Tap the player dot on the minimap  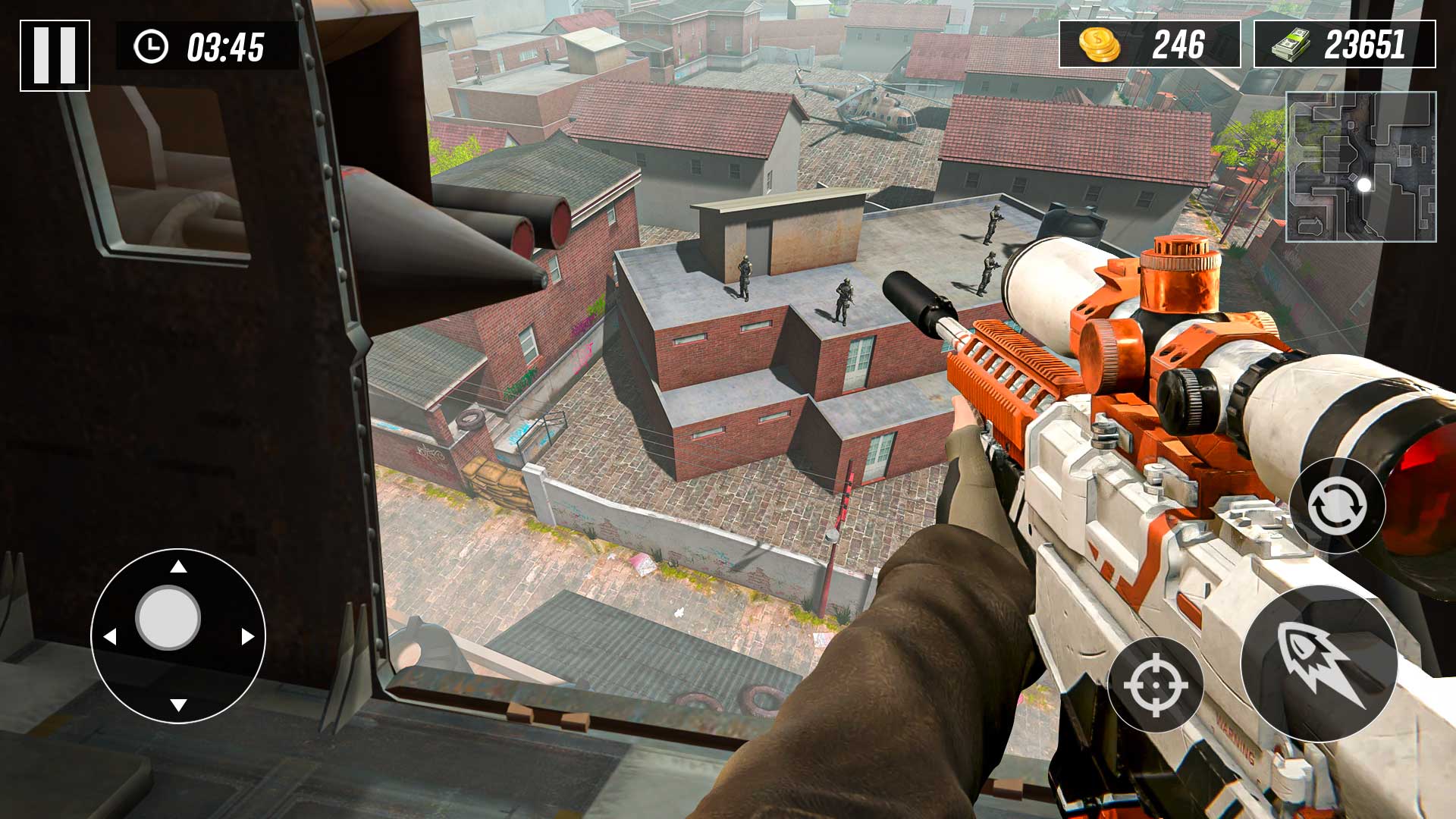point(1365,184)
